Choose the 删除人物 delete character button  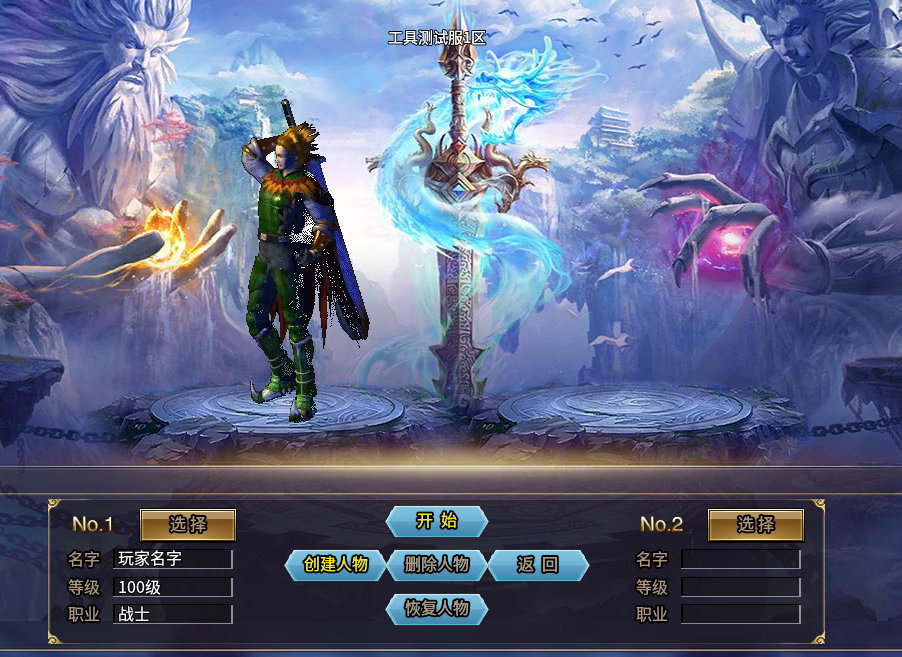click(x=437, y=565)
